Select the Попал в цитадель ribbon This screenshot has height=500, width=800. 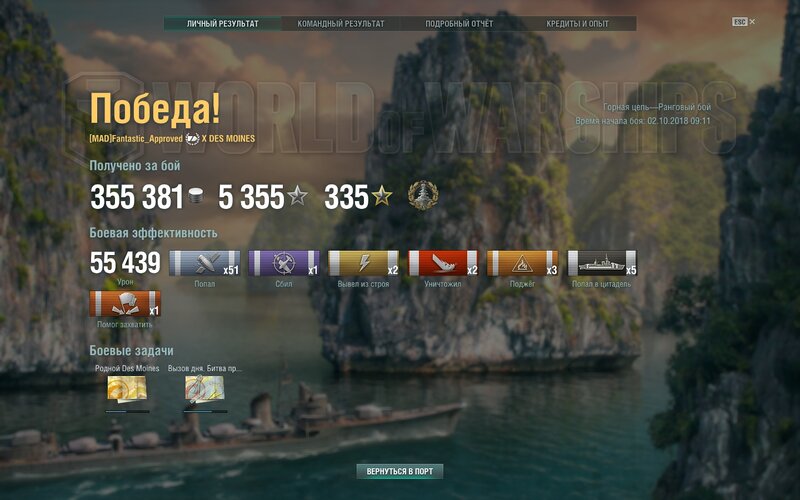(602, 263)
